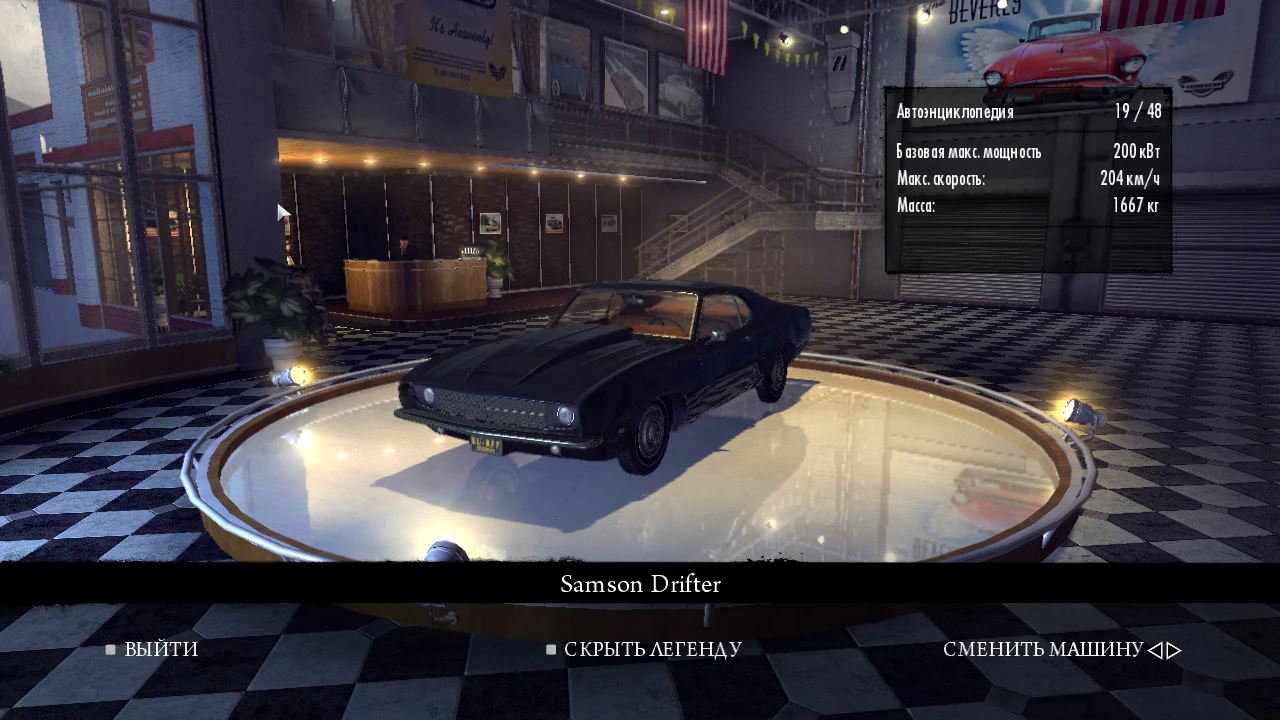
Task: Click ВЫЙТИ to exit the showroom
Action: 164,649
